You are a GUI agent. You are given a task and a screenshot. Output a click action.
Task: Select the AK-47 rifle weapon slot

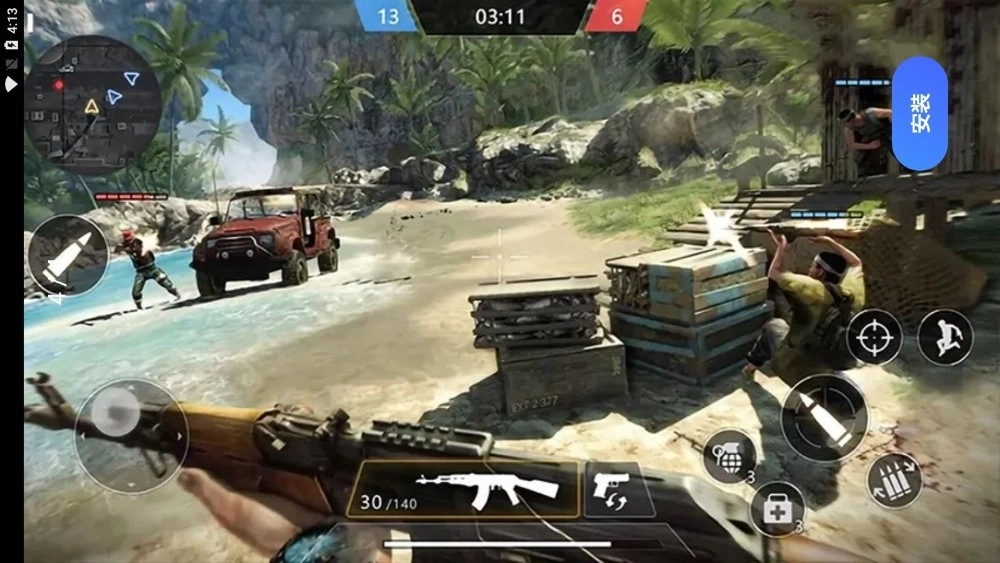coord(462,489)
